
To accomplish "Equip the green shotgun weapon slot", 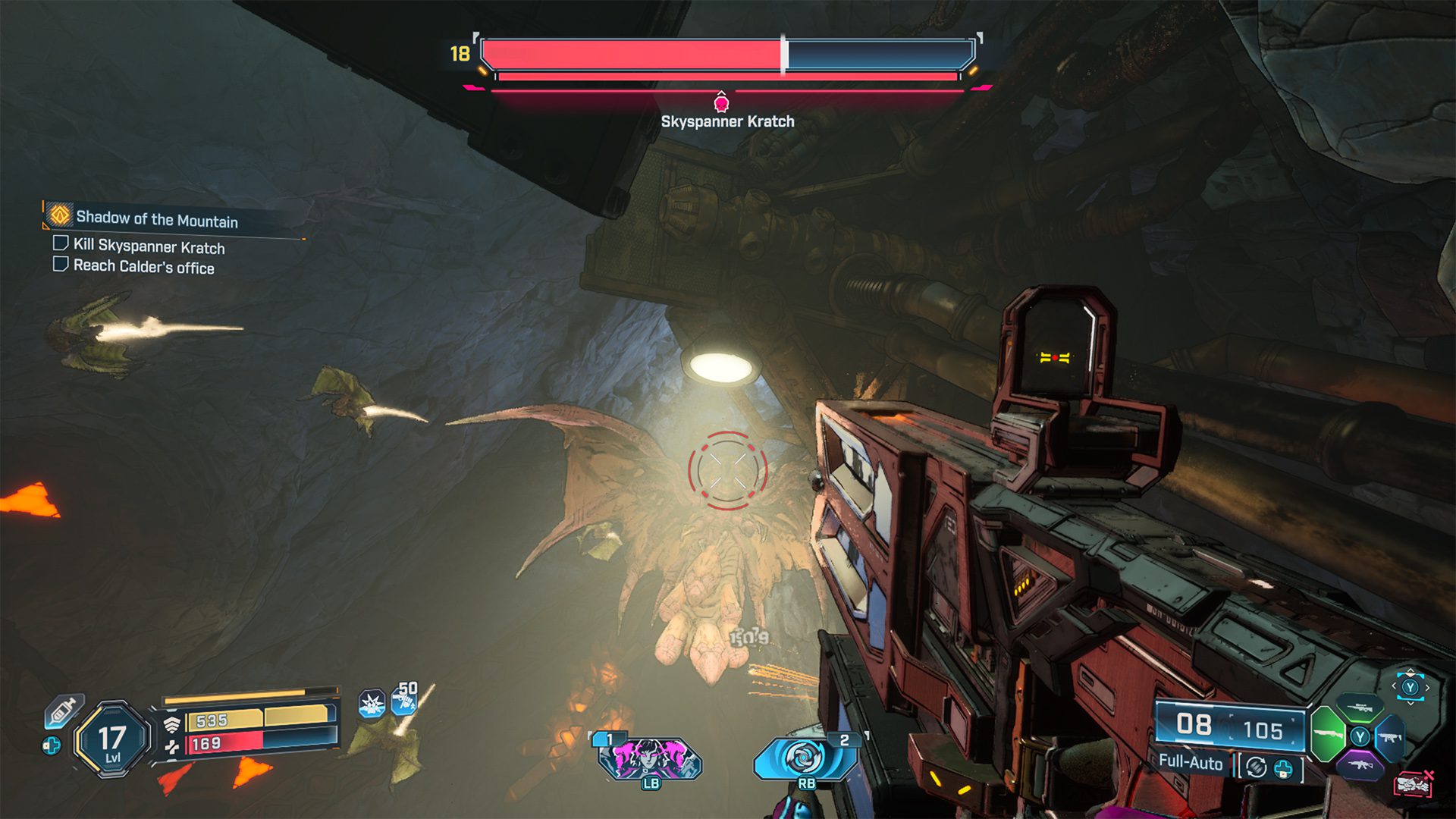I will (x=1327, y=734).
